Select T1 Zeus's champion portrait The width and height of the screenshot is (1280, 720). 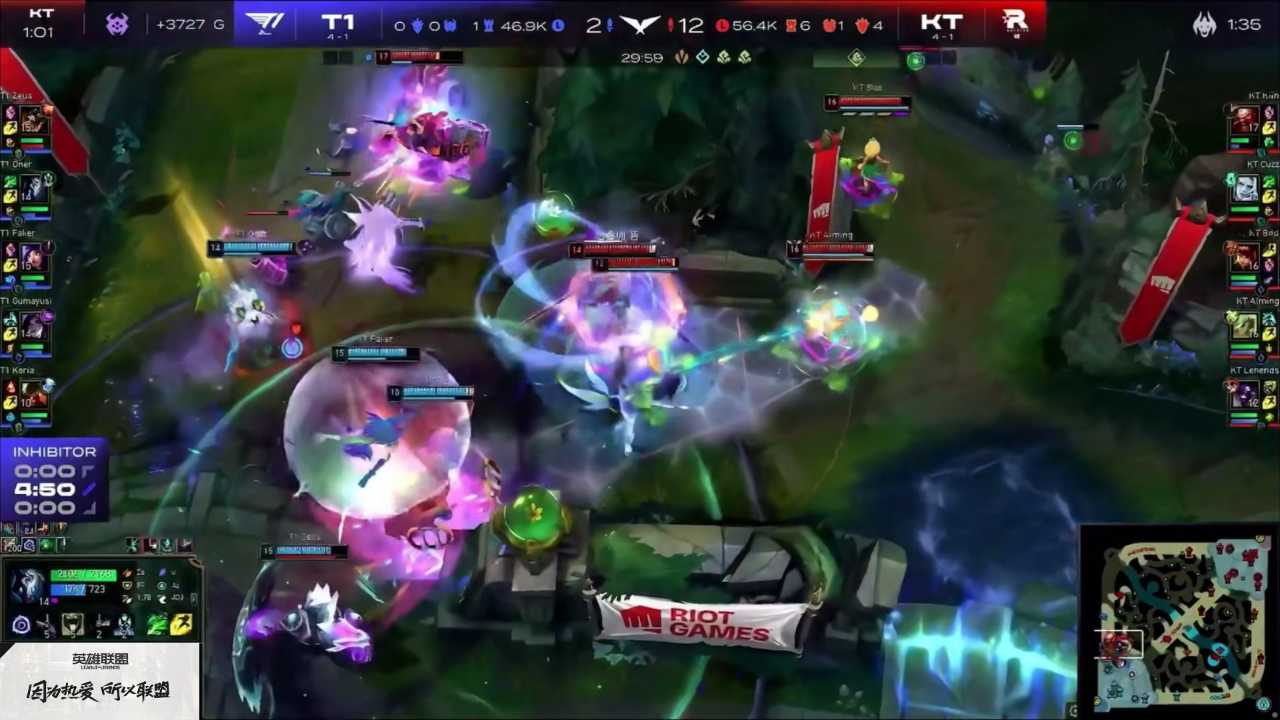33,121
